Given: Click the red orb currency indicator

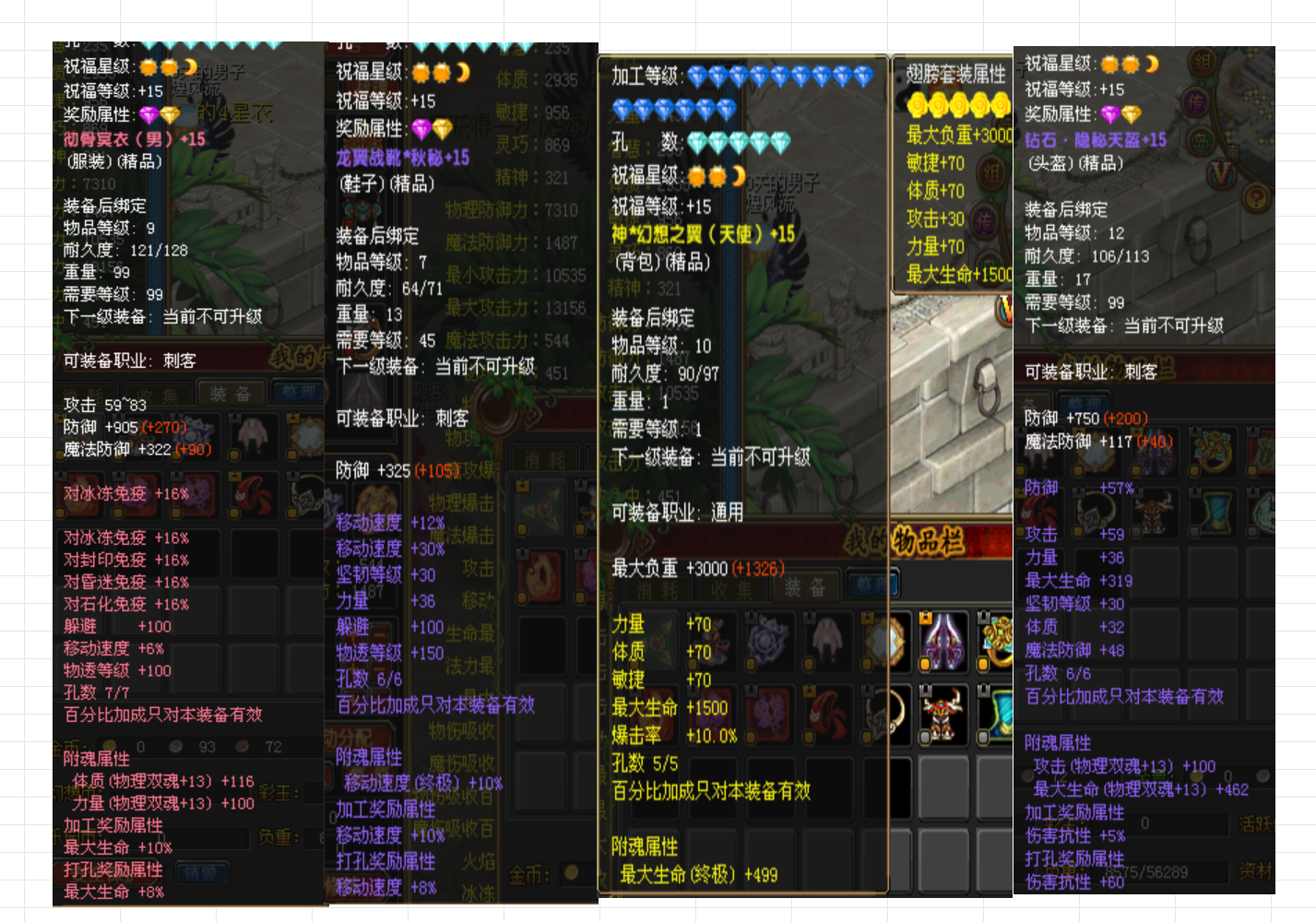Looking at the screenshot, I should pos(243,746).
